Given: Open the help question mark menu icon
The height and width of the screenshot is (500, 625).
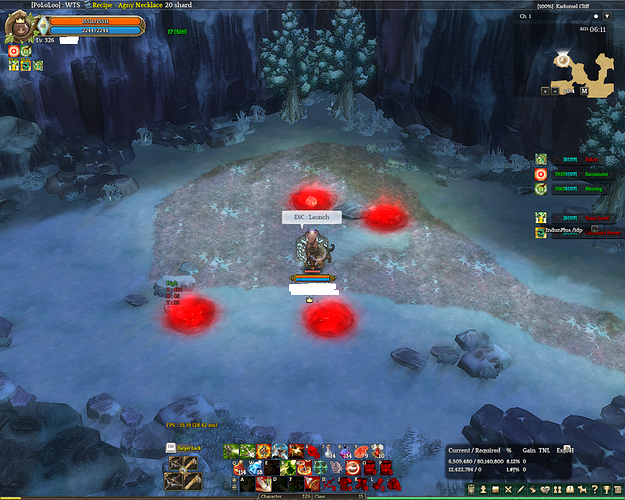Looking at the screenshot, I should click(x=592, y=489).
